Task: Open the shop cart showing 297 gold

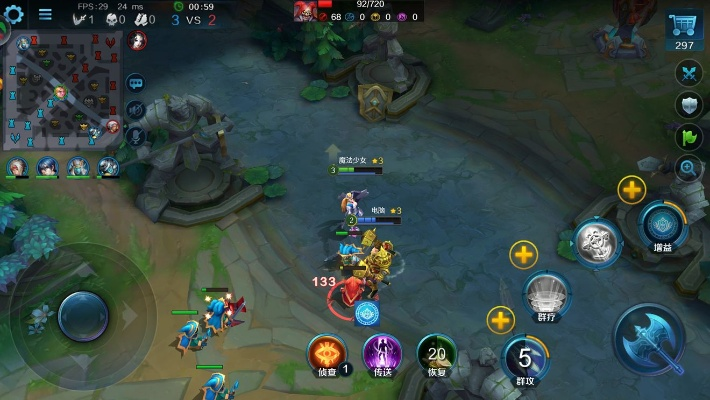Action: pyautogui.click(x=685, y=28)
